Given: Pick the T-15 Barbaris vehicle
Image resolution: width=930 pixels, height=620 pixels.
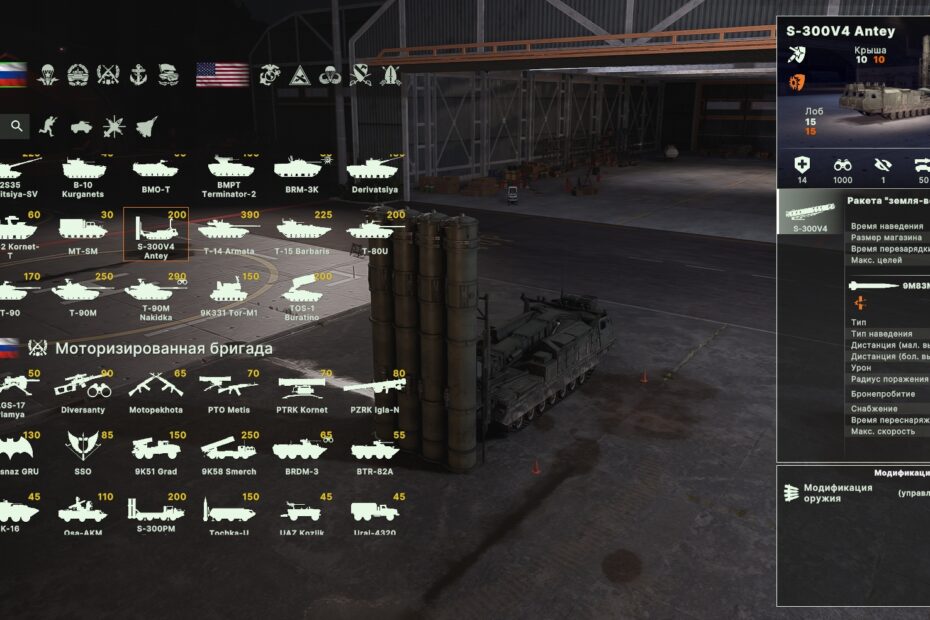Looking at the screenshot, I should coord(302,234).
